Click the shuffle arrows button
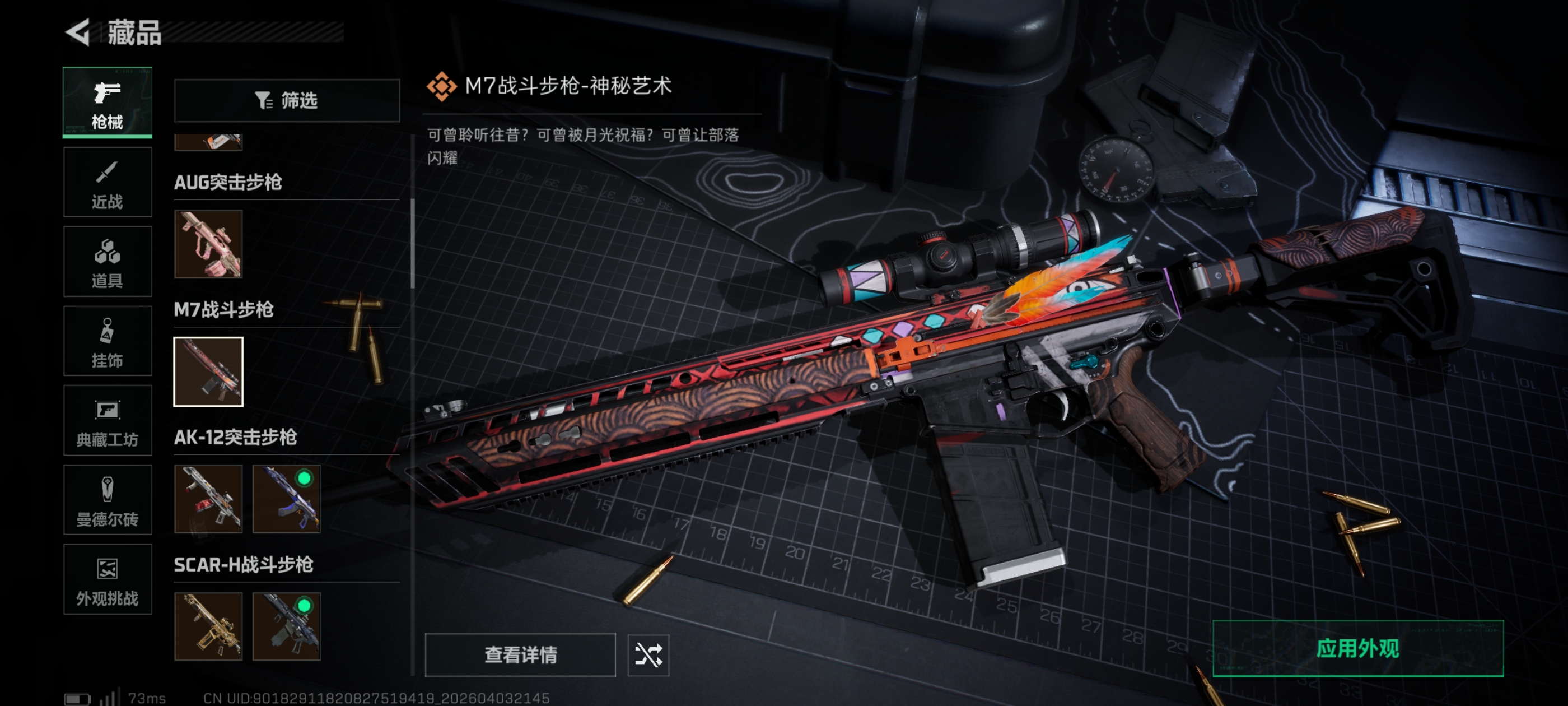Viewport: 1568px width, 706px height. 648,655
